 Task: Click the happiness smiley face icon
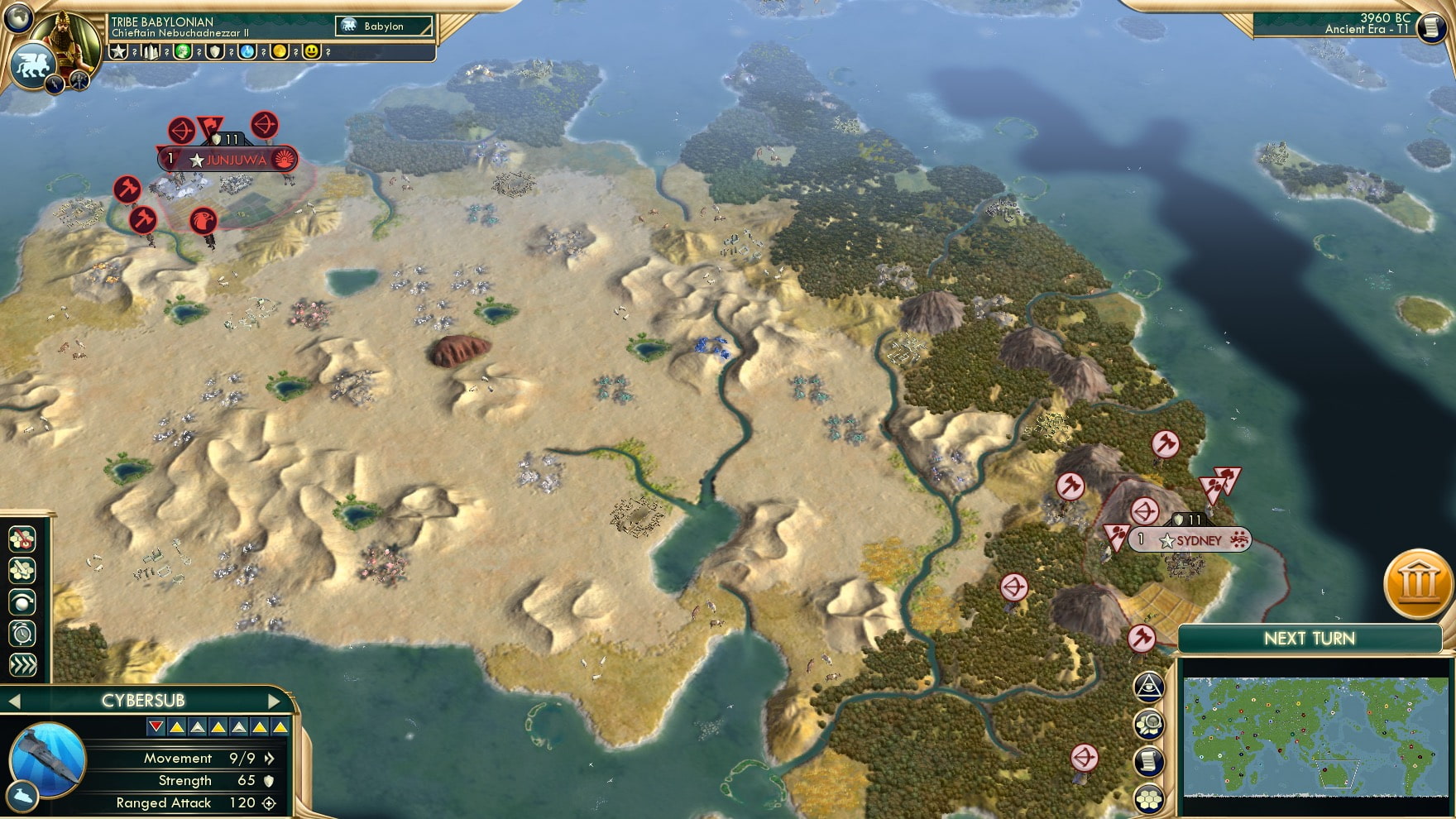click(x=313, y=52)
